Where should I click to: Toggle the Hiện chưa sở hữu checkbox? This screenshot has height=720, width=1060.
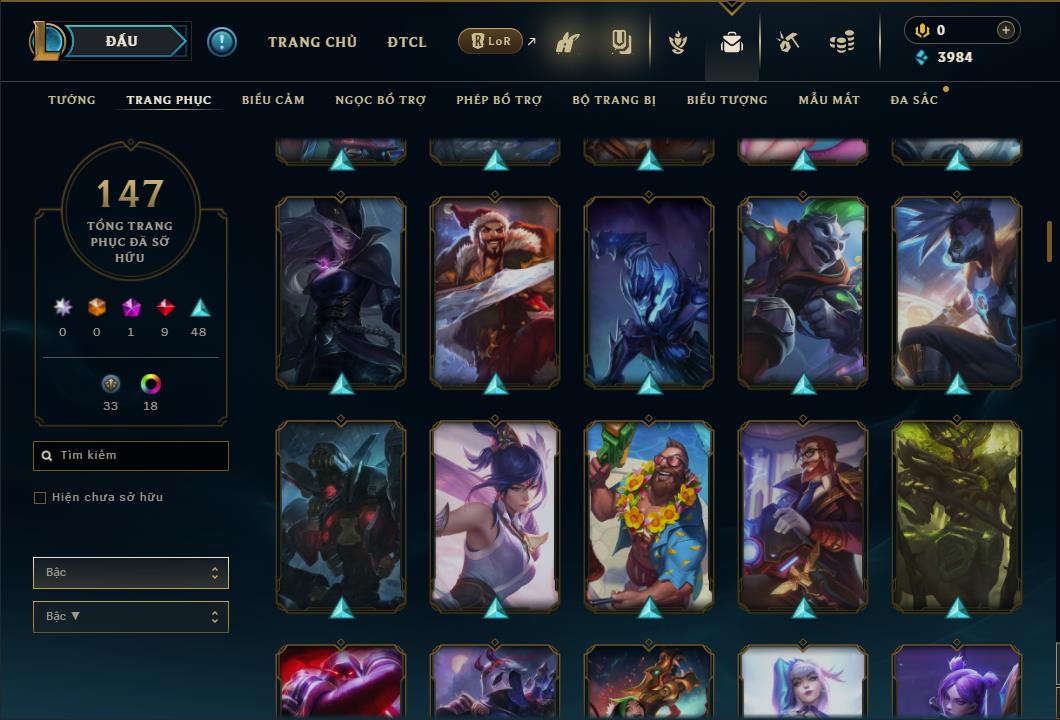(x=40, y=498)
